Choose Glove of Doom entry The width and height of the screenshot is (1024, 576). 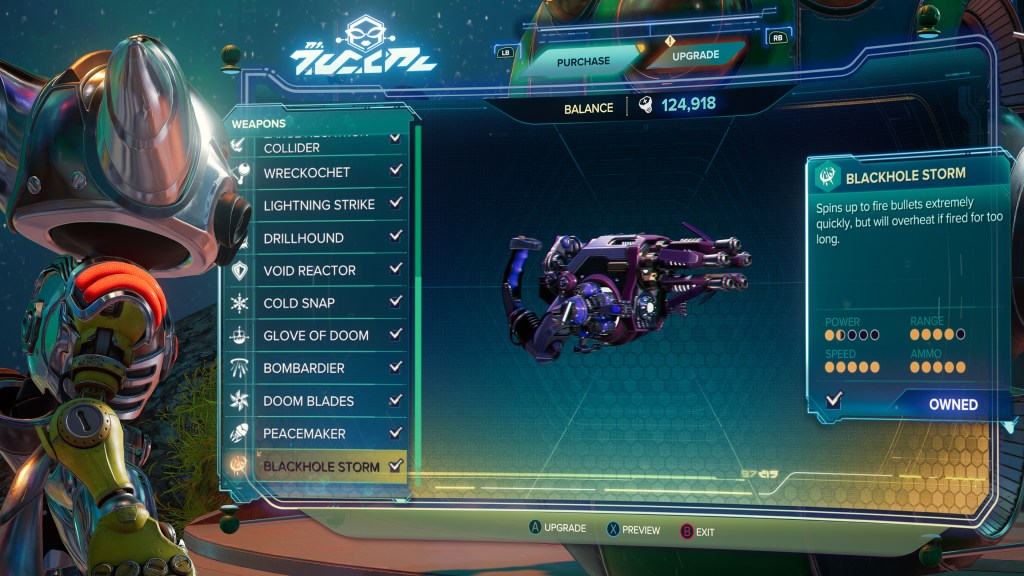316,336
